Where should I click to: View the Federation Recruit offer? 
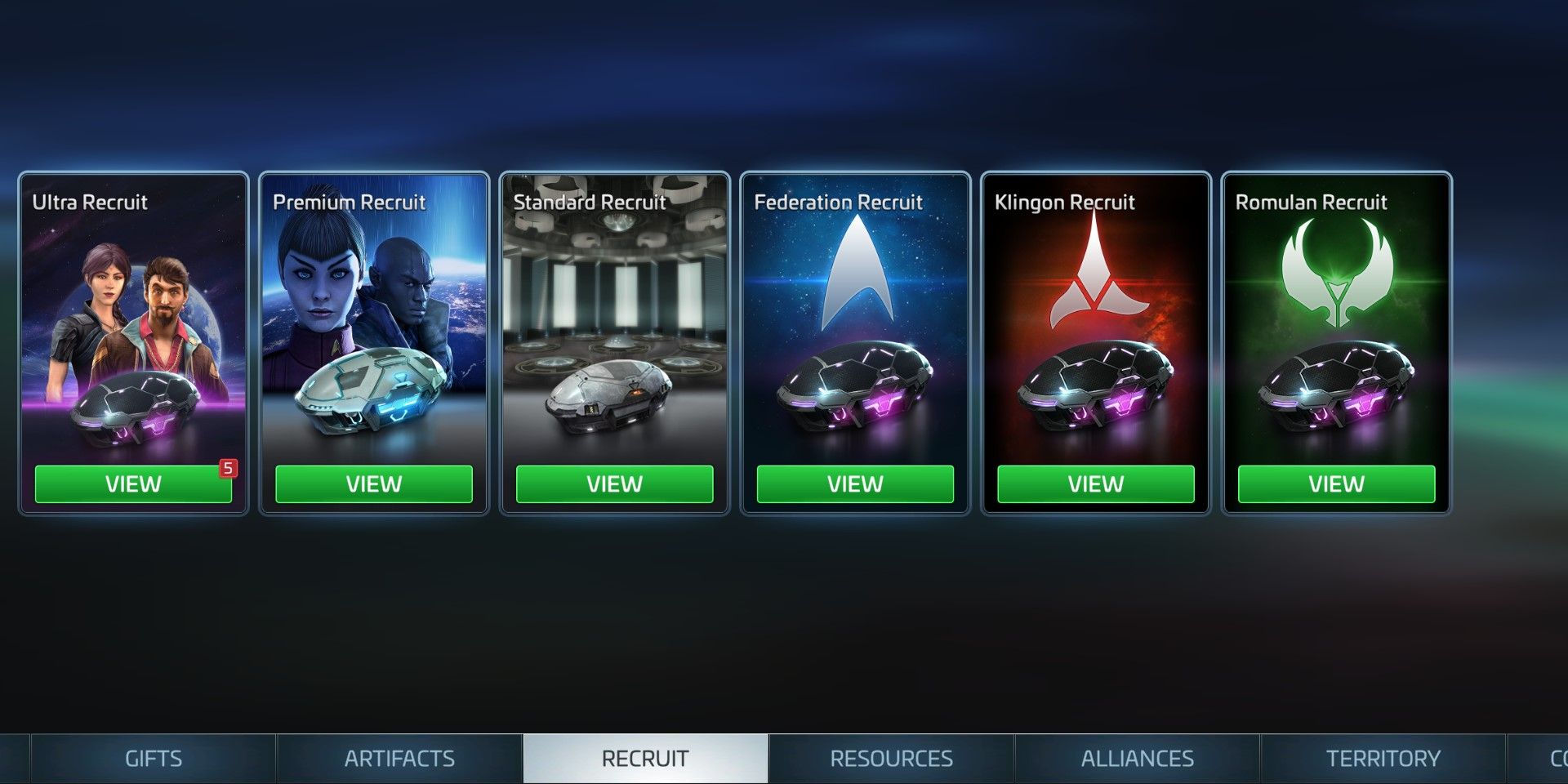[x=854, y=483]
